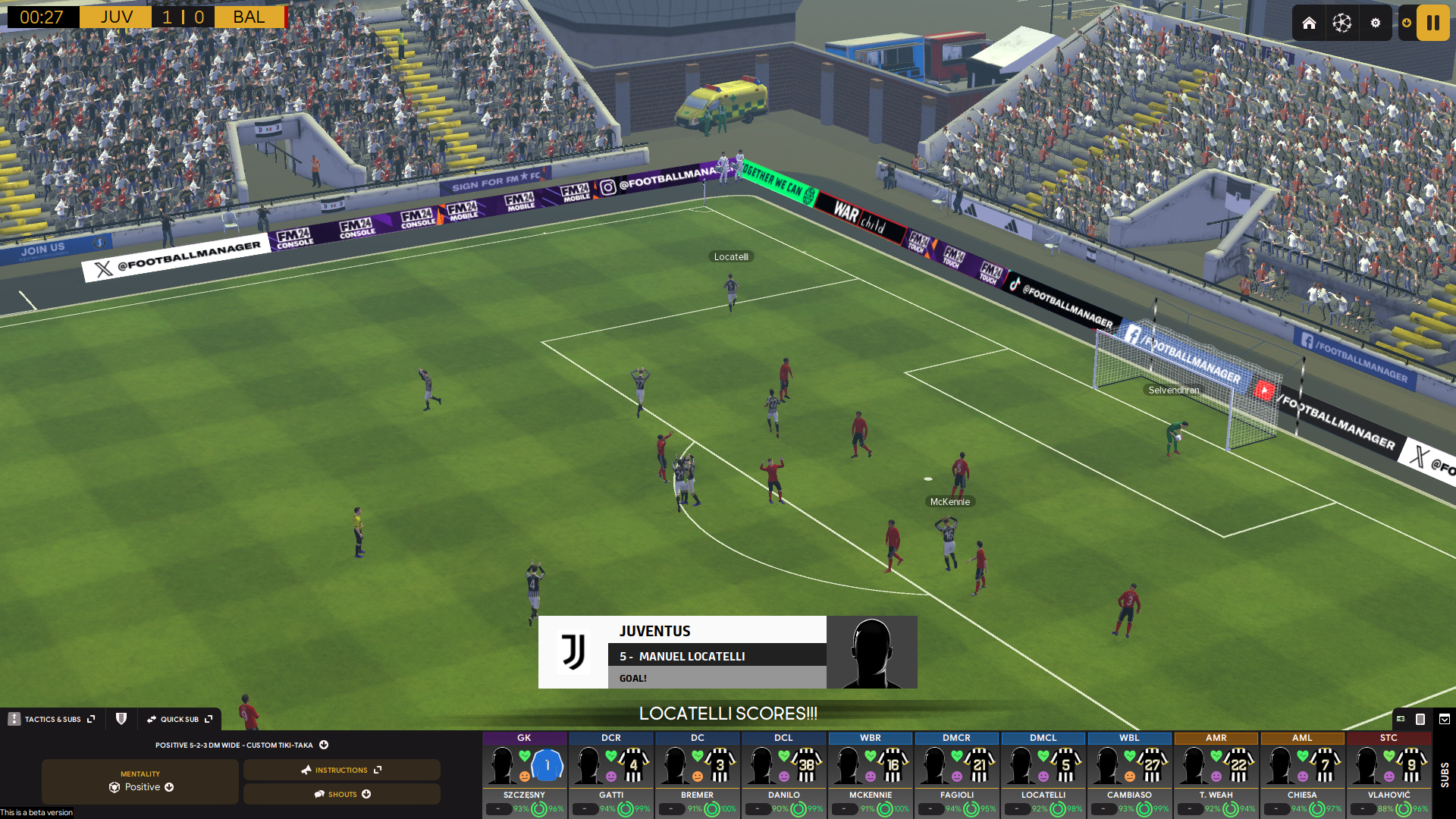
Task: Open the home icon menu
Action: (x=1309, y=23)
